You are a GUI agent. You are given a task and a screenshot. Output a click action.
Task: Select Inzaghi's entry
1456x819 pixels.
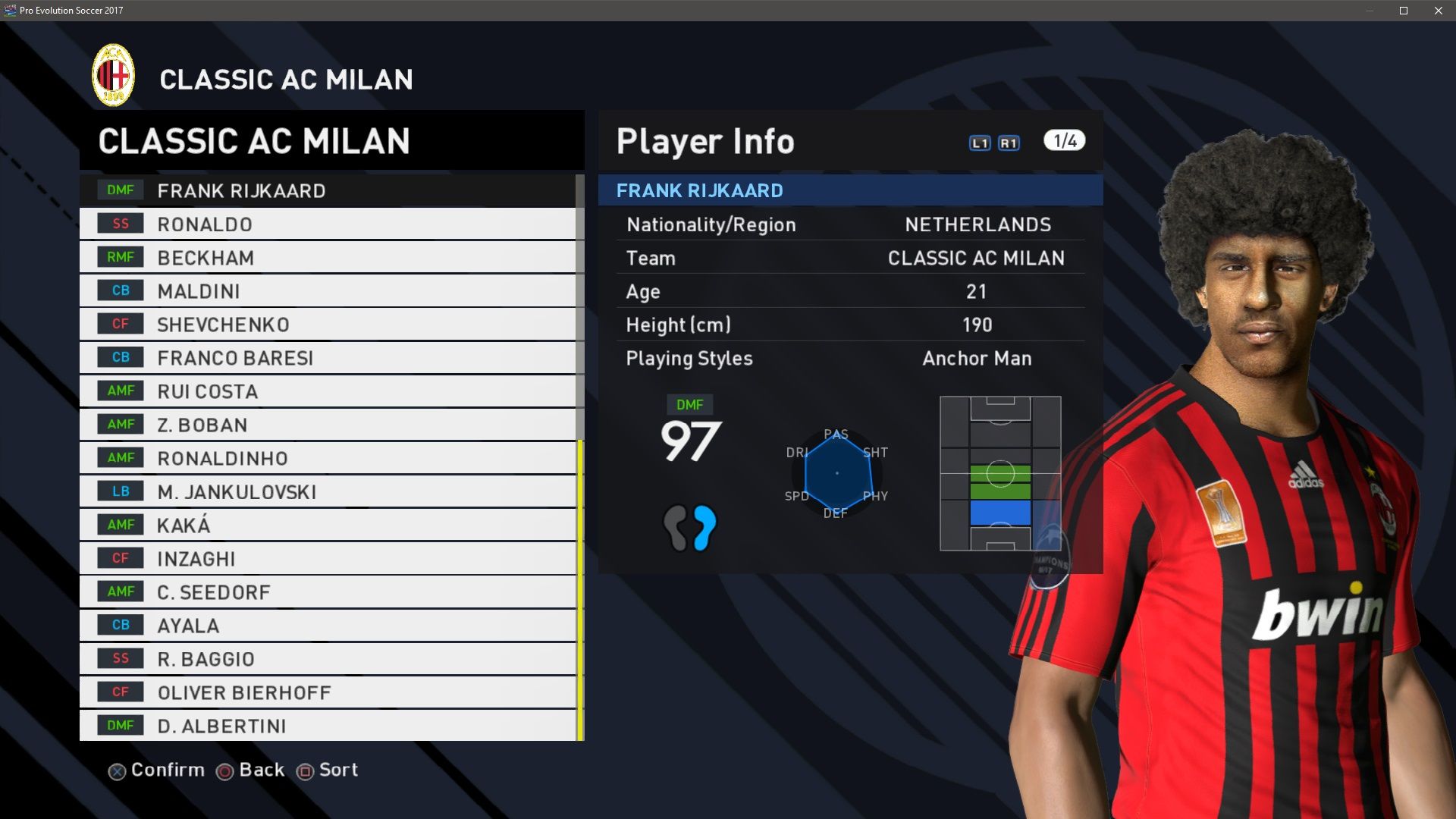click(328, 559)
